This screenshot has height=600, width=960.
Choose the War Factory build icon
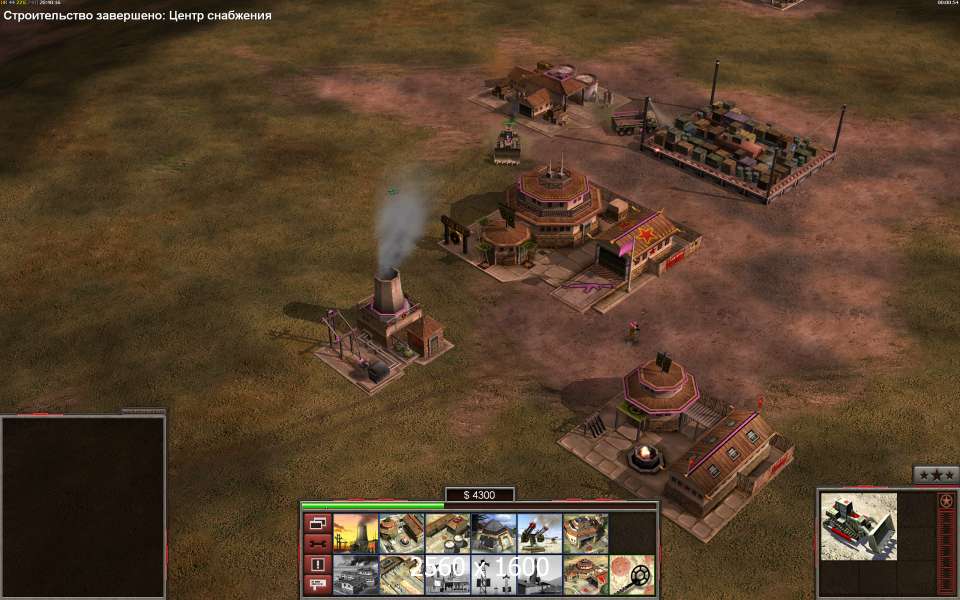pyautogui.click(x=585, y=533)
